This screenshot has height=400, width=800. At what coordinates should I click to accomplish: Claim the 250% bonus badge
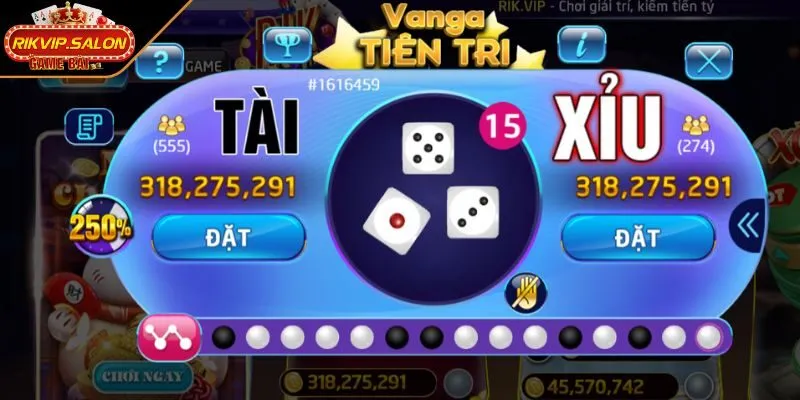(x=100, y=227)
